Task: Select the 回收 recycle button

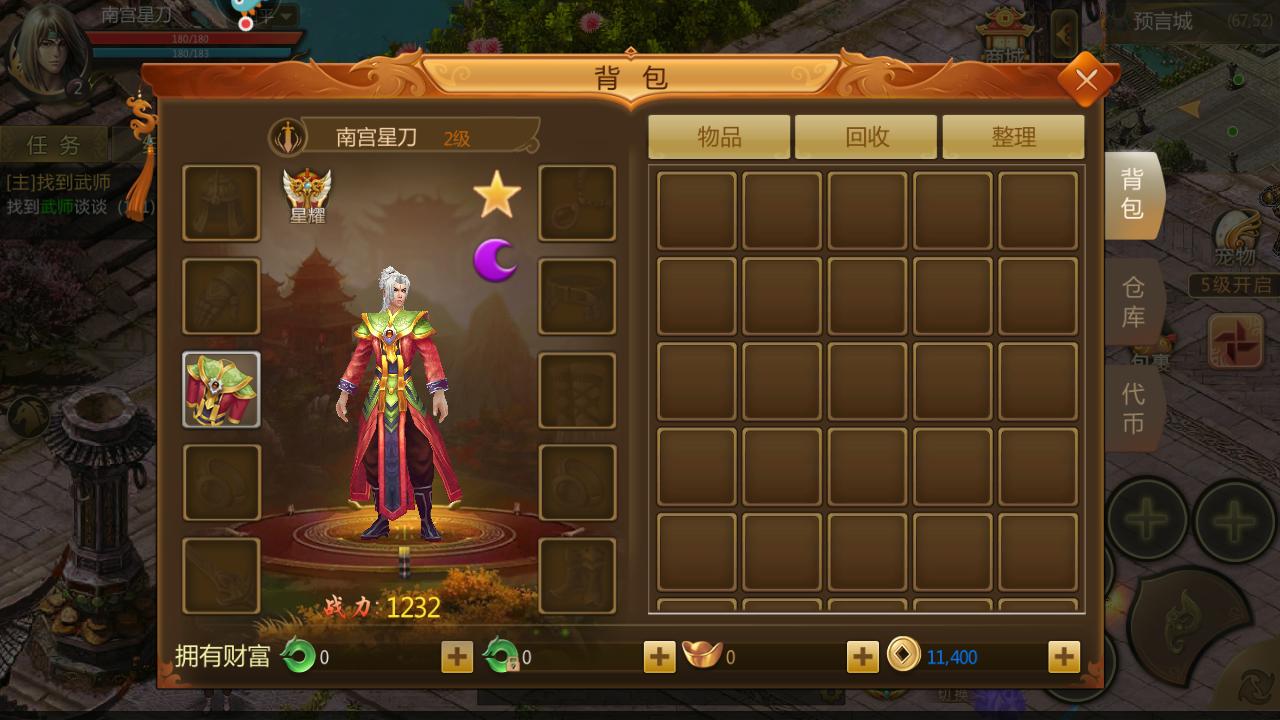Action: click(x=866, y=137)
